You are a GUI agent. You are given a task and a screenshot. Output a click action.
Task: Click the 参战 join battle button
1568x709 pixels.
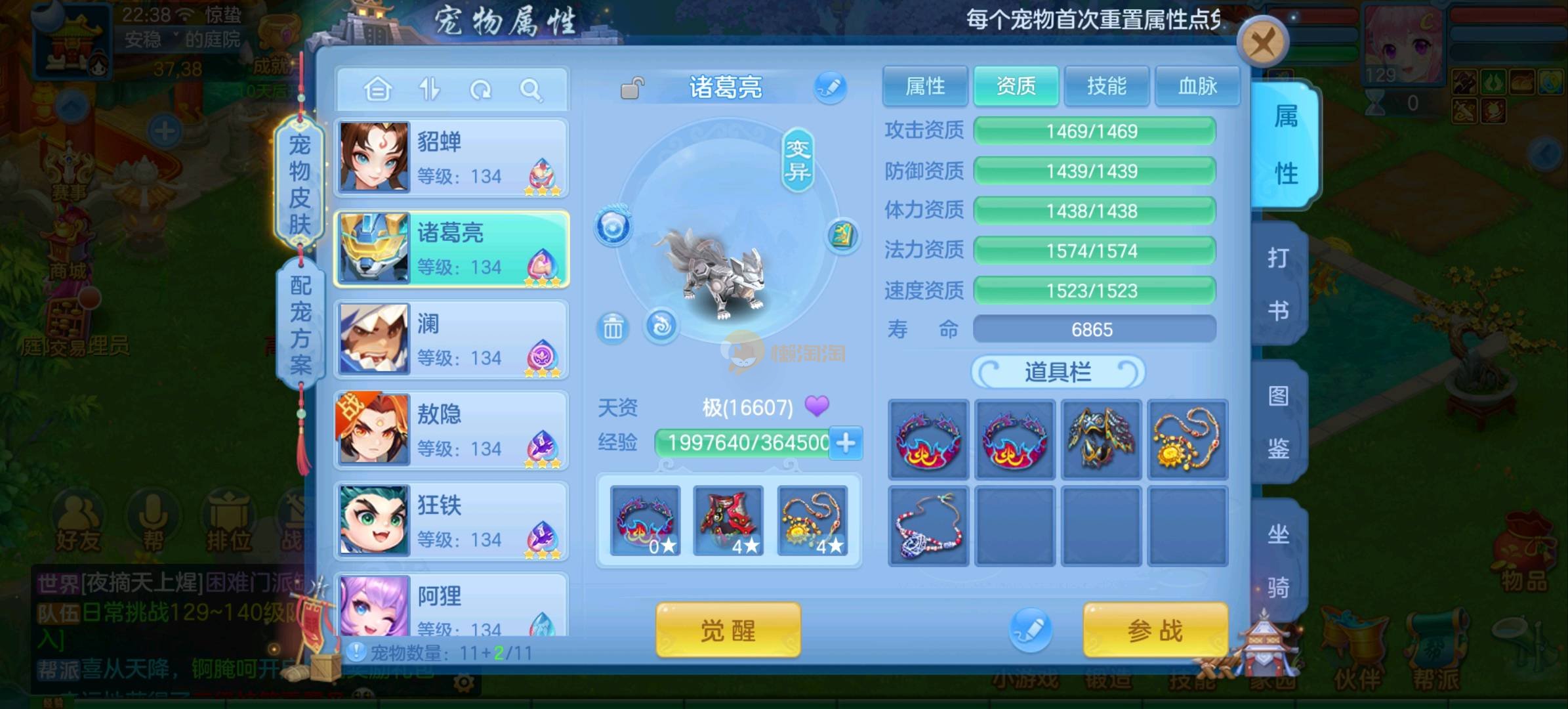1155,630
